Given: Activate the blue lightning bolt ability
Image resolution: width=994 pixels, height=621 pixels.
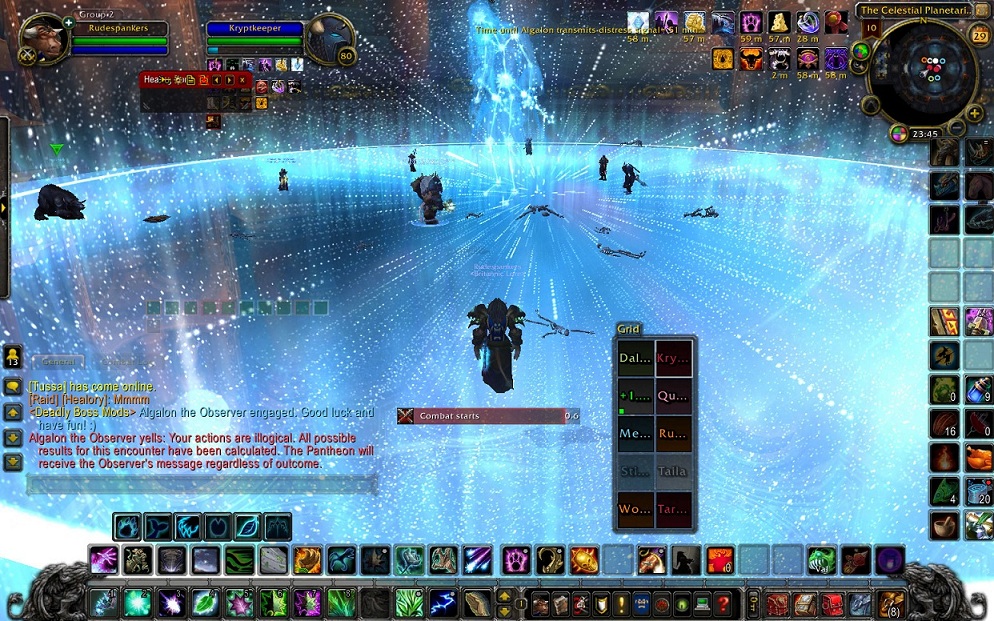Looking at the screenshot, I should (x=443, y=603).
